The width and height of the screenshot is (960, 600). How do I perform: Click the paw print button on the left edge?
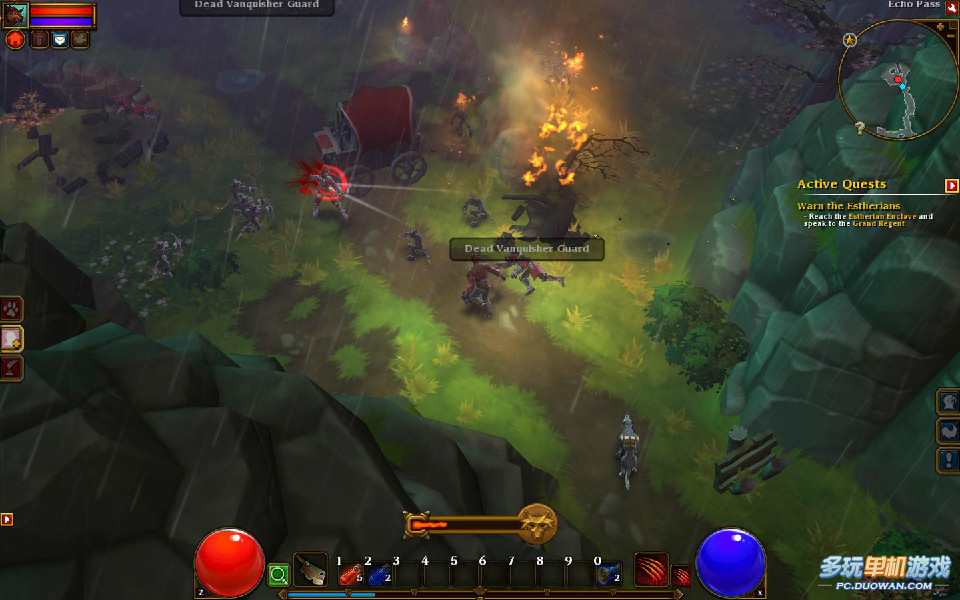pyautogui.click(x=12, y=308)
